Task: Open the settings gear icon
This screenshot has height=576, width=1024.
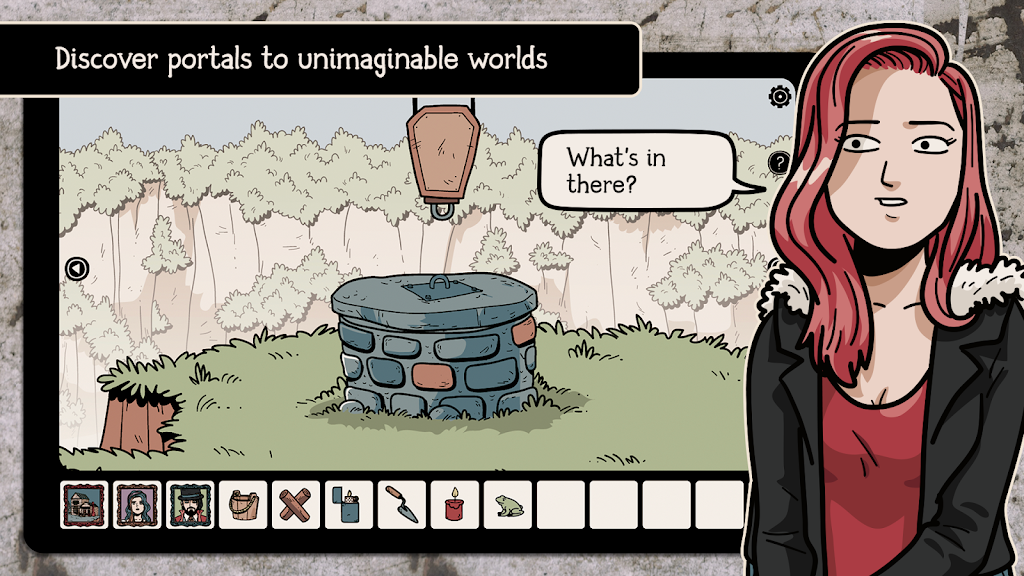Action: 779,97
